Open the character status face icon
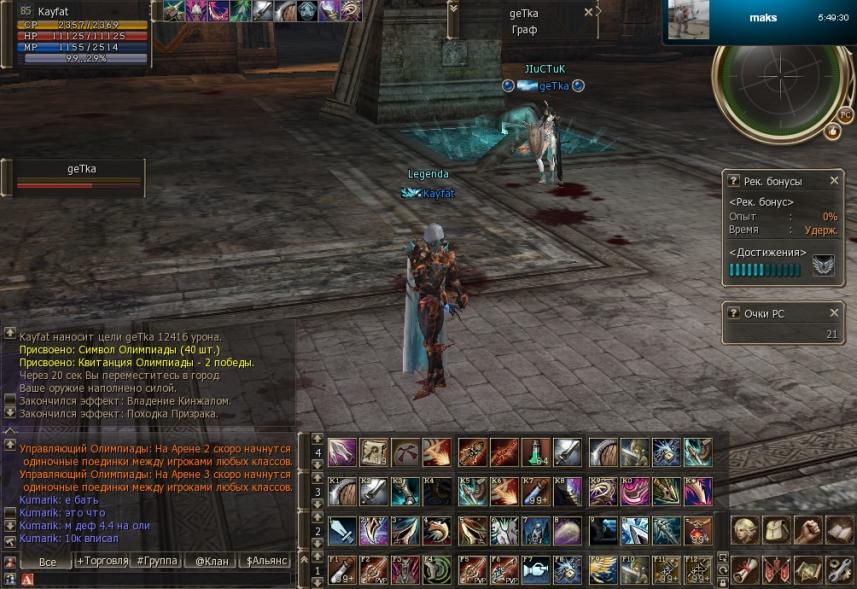Screen dimensions: 857x589 pos(743,530)
